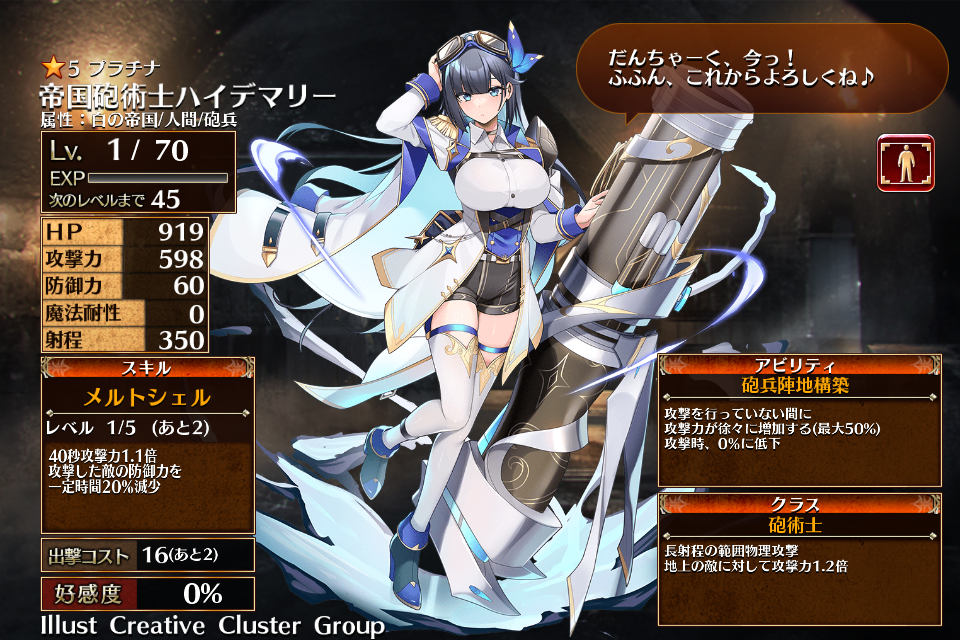This screenshot has width=960, height=640.
Task: Click the red human-figure icon button
Action: point(905,163)
